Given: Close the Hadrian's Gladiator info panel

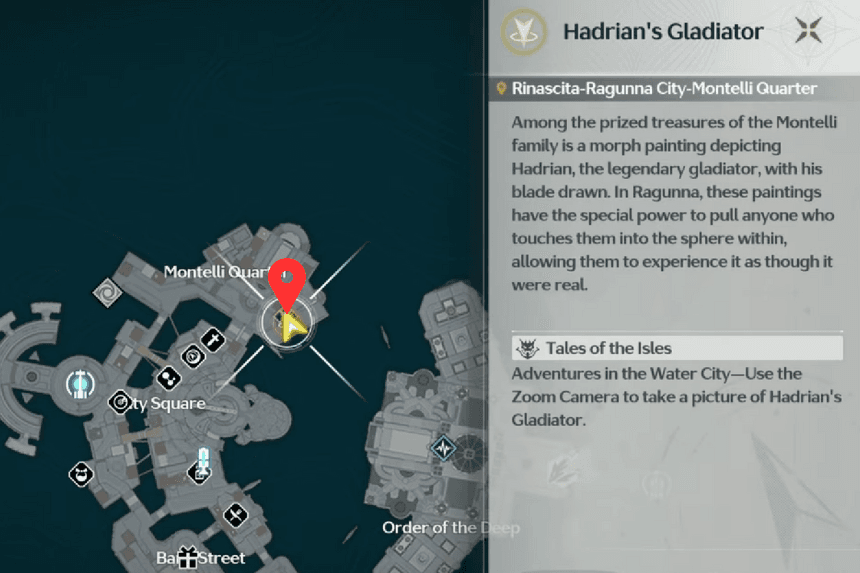Looking at the screenshot, I should coord(808,31).
